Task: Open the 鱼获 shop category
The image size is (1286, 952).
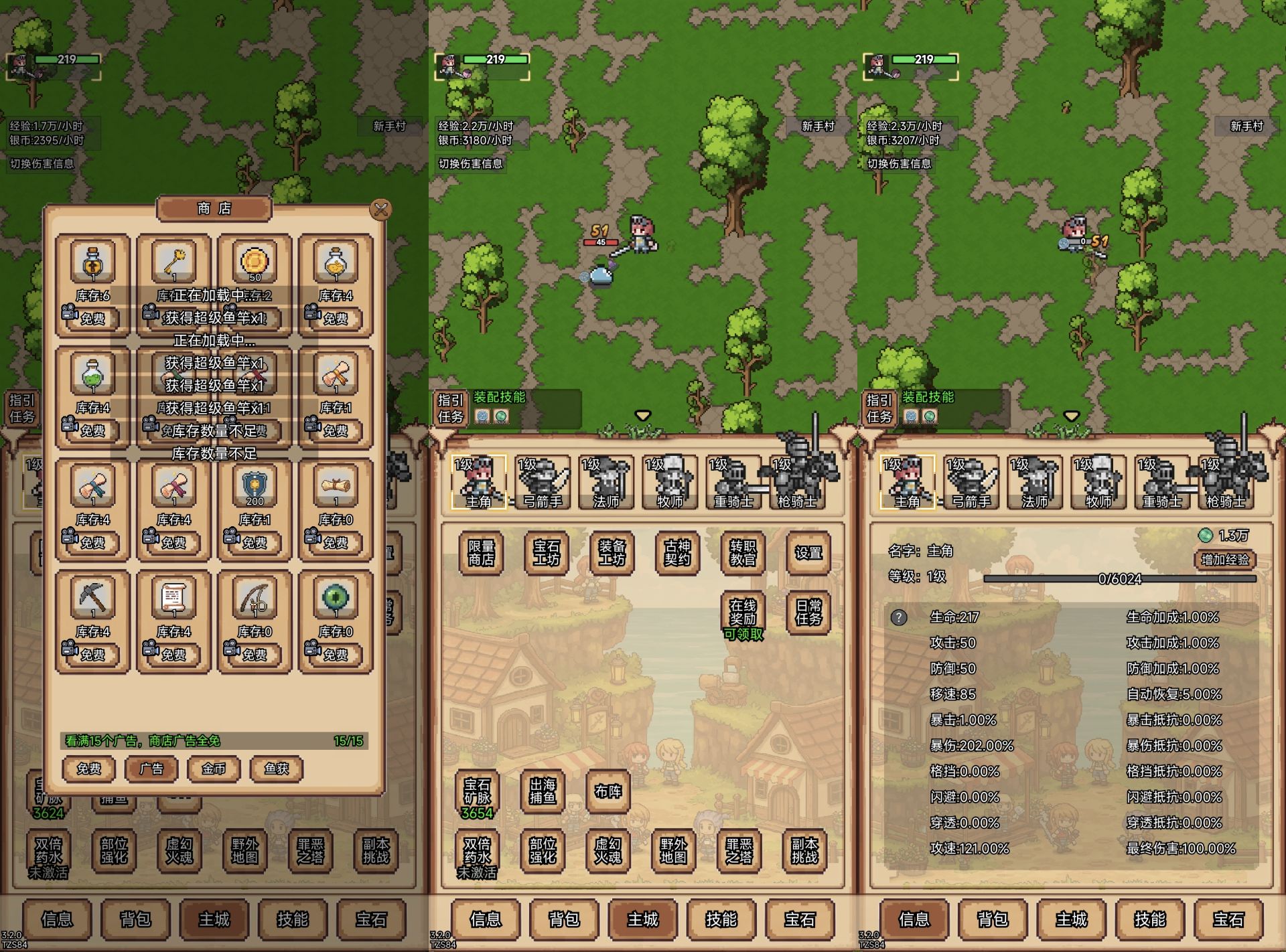Action: tap(276, 769)
